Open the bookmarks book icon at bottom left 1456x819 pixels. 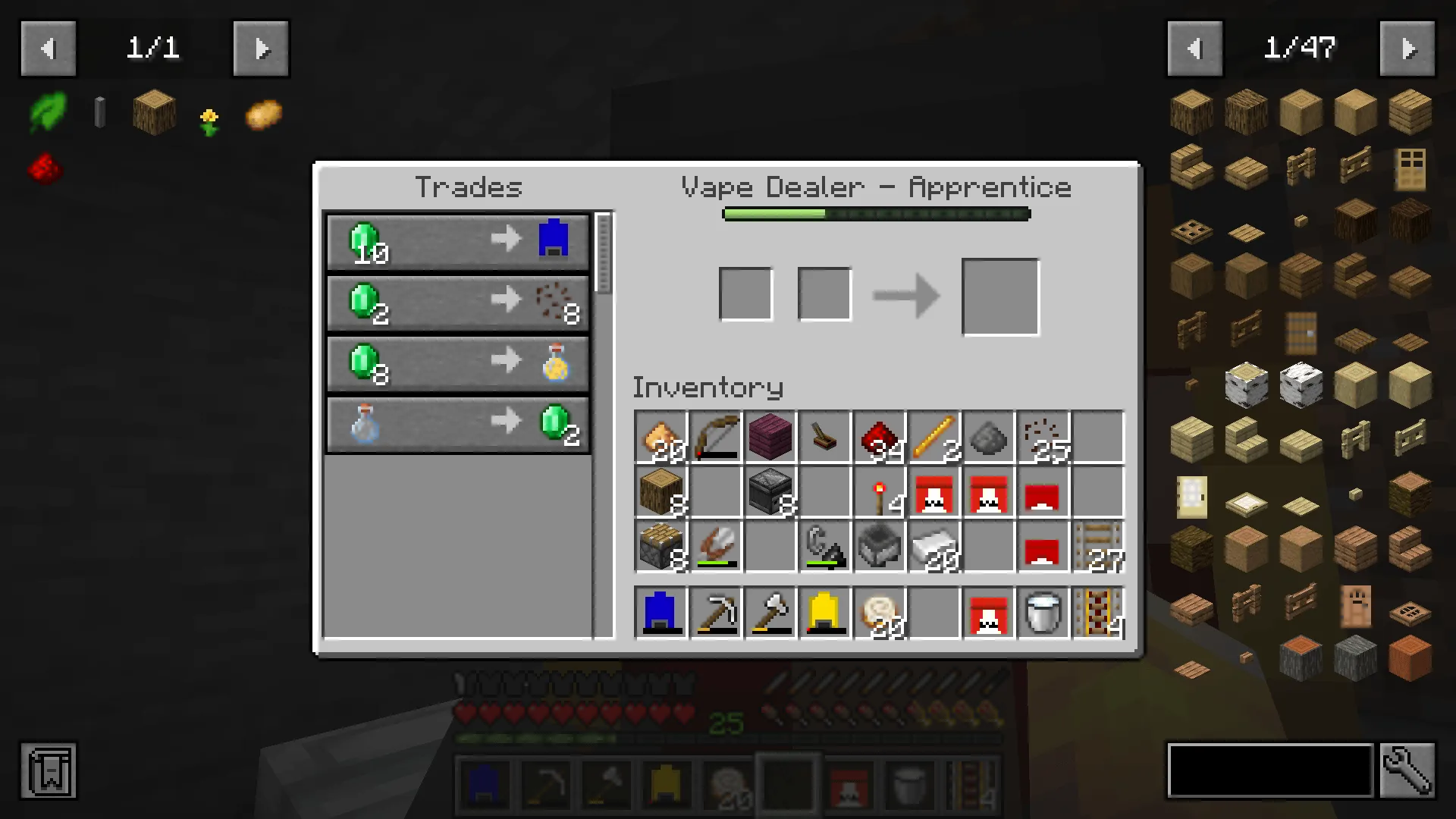(x=49, y=771)
